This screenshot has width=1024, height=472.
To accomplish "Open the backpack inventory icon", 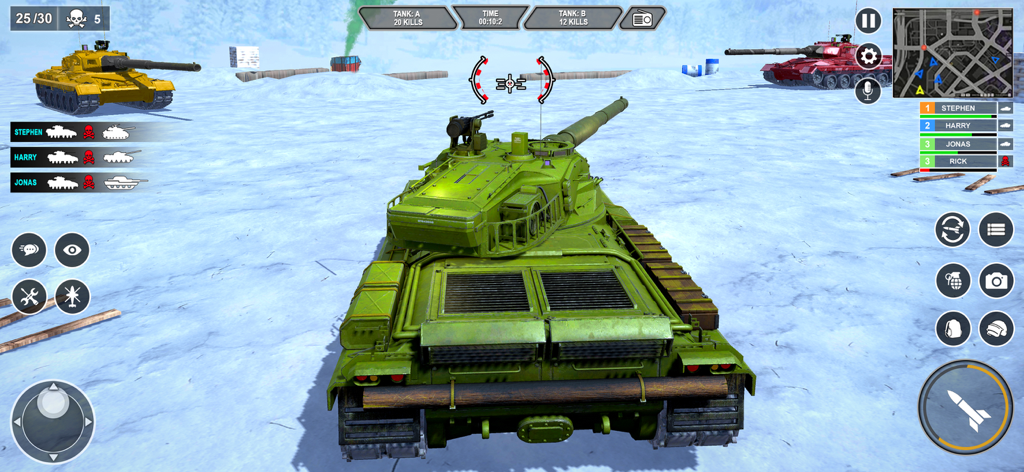I will (953, 328).
